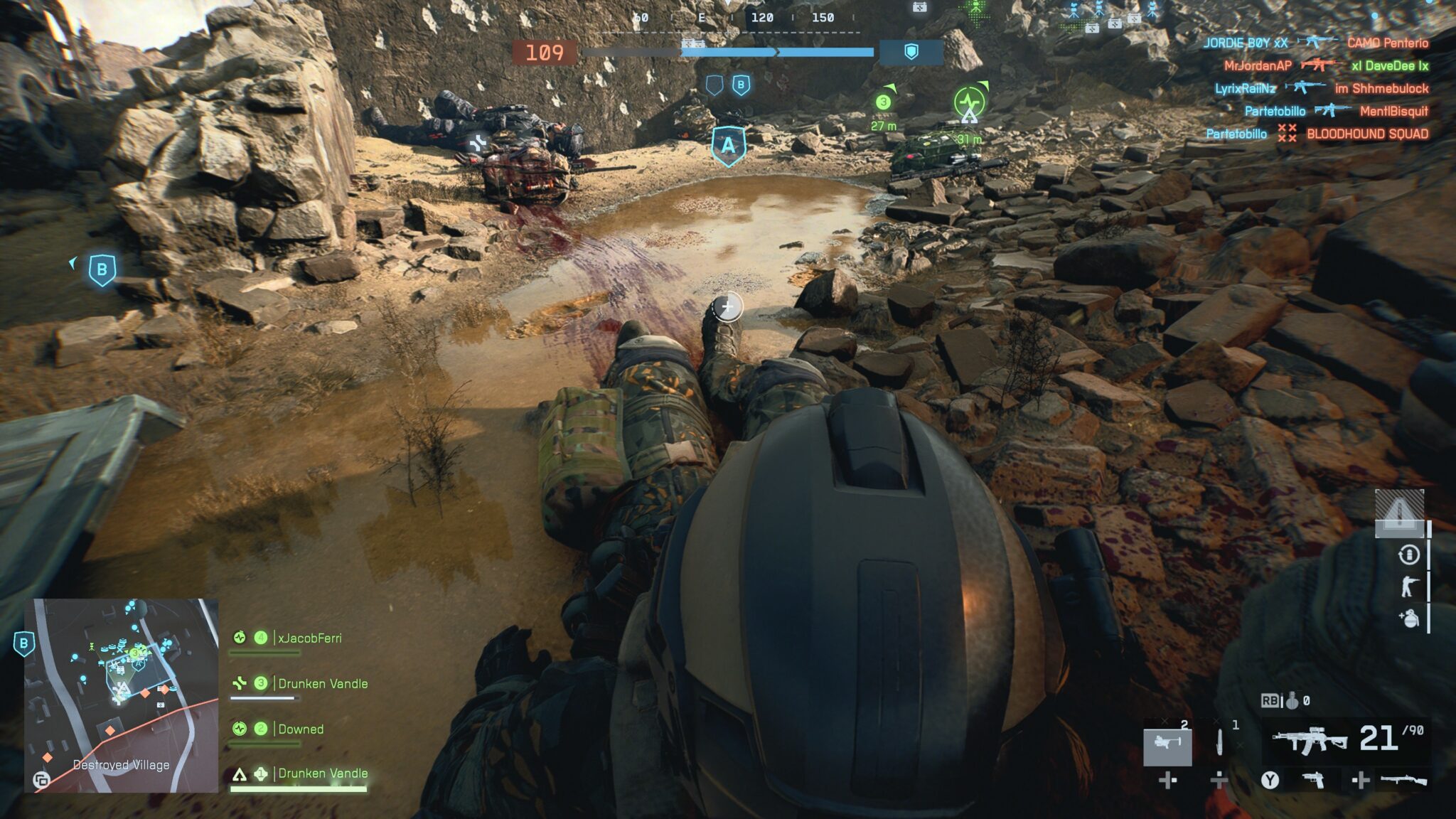Click the squadmate 3 marker at 27 m

[x=883, y=102]
